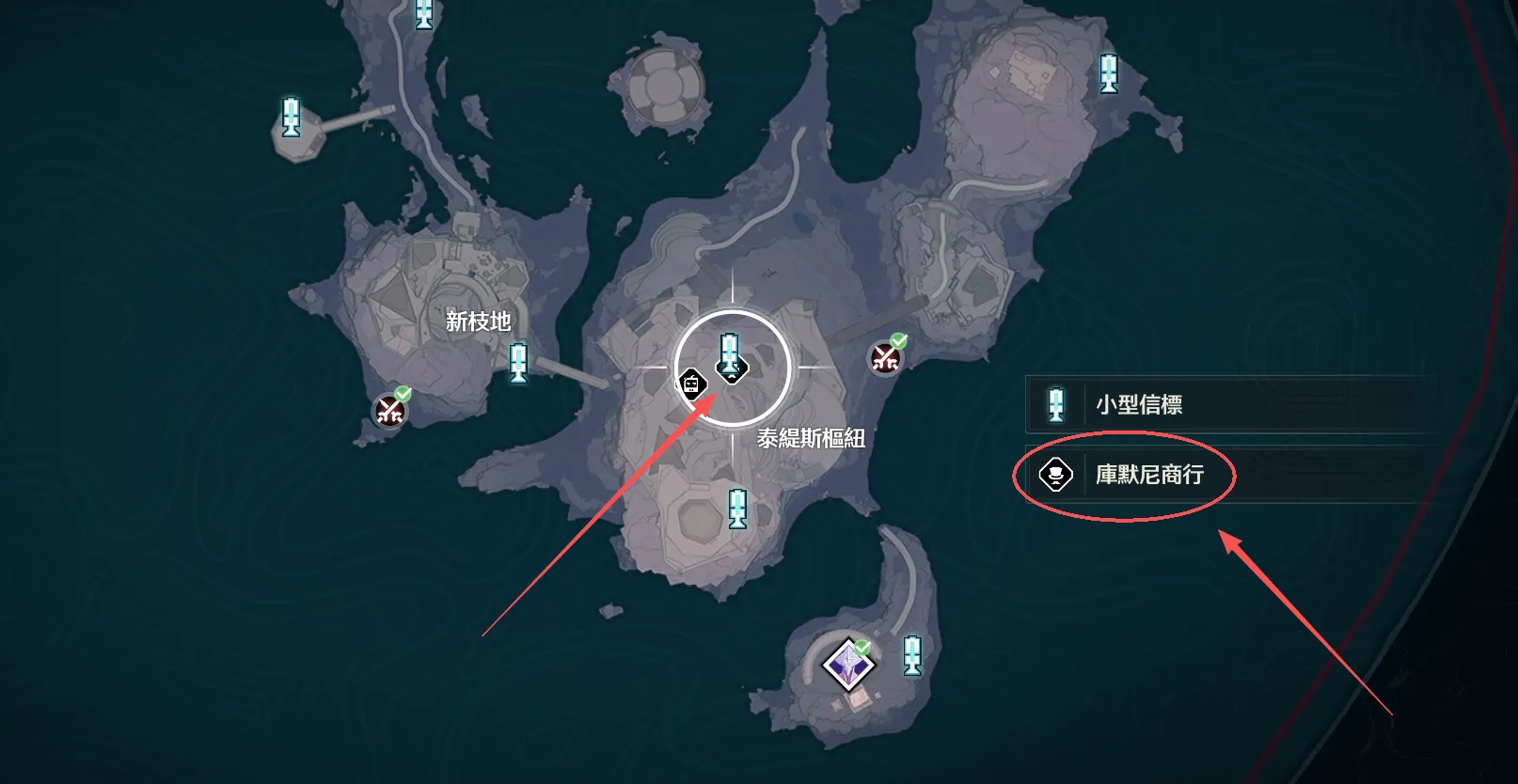
Task: Click the crossed-swords battle marker left of 新枝地
Action: (388, 411)
